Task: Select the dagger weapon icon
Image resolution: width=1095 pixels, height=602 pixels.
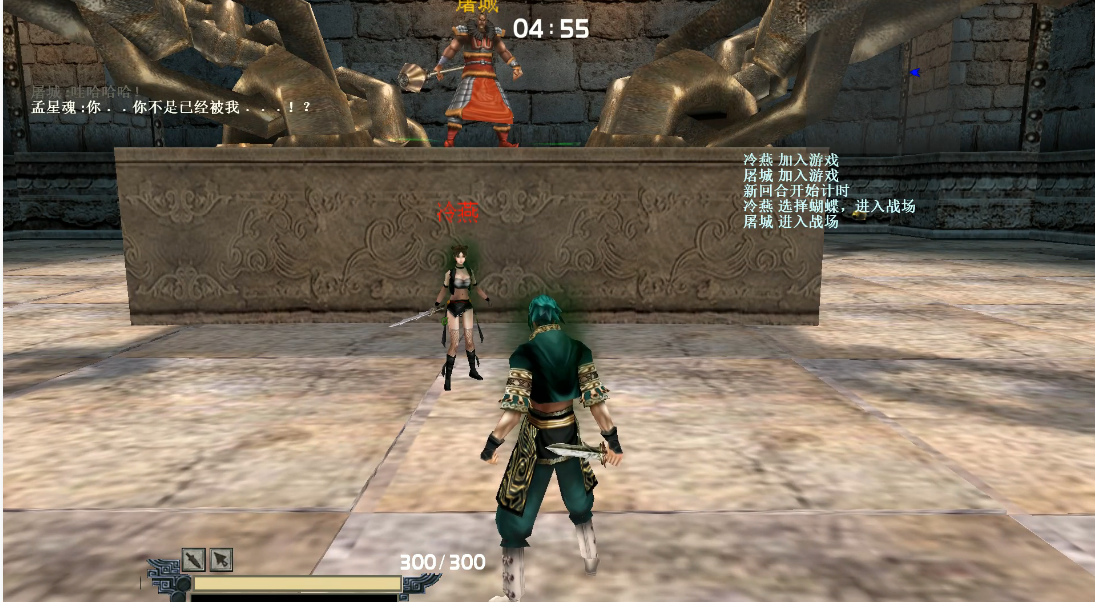Action: [x=193, y=559]
